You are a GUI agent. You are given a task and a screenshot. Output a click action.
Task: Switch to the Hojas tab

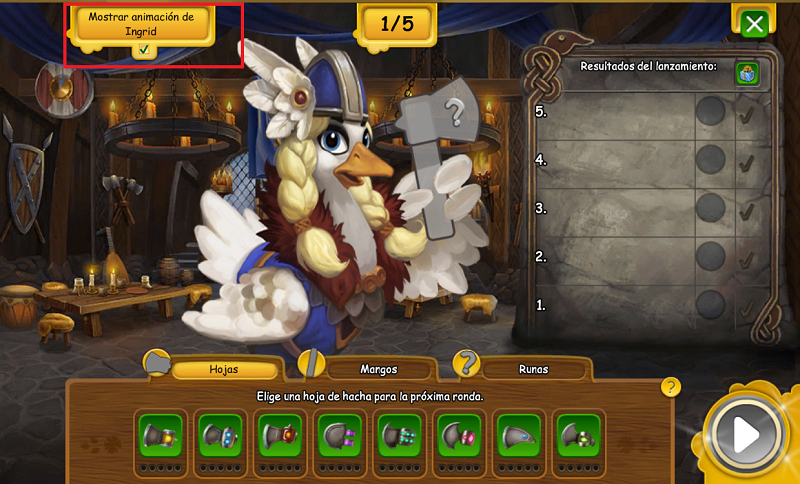click(x=223, y=369)
